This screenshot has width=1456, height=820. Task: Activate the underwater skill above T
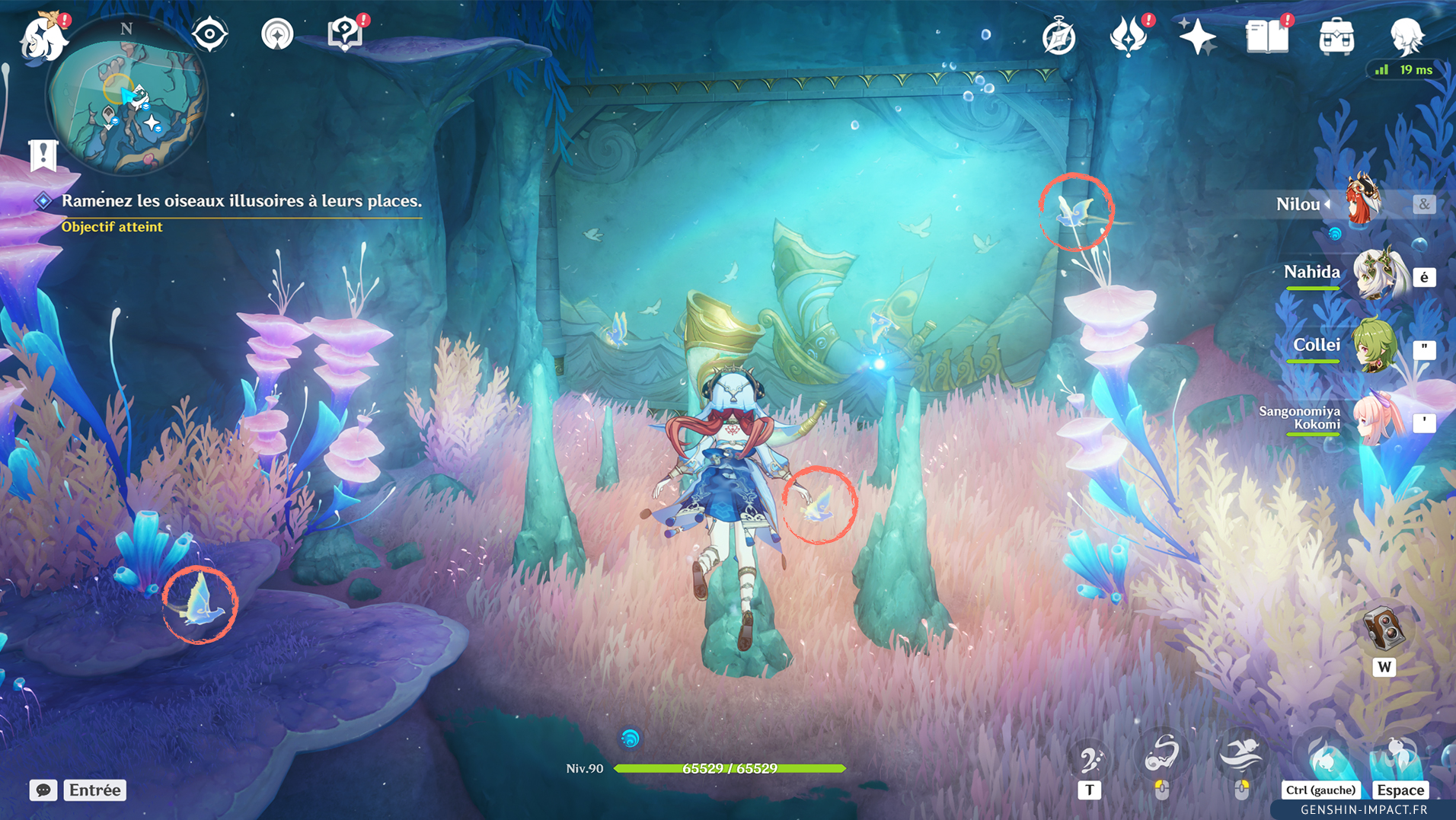[x=1090, y=758]
